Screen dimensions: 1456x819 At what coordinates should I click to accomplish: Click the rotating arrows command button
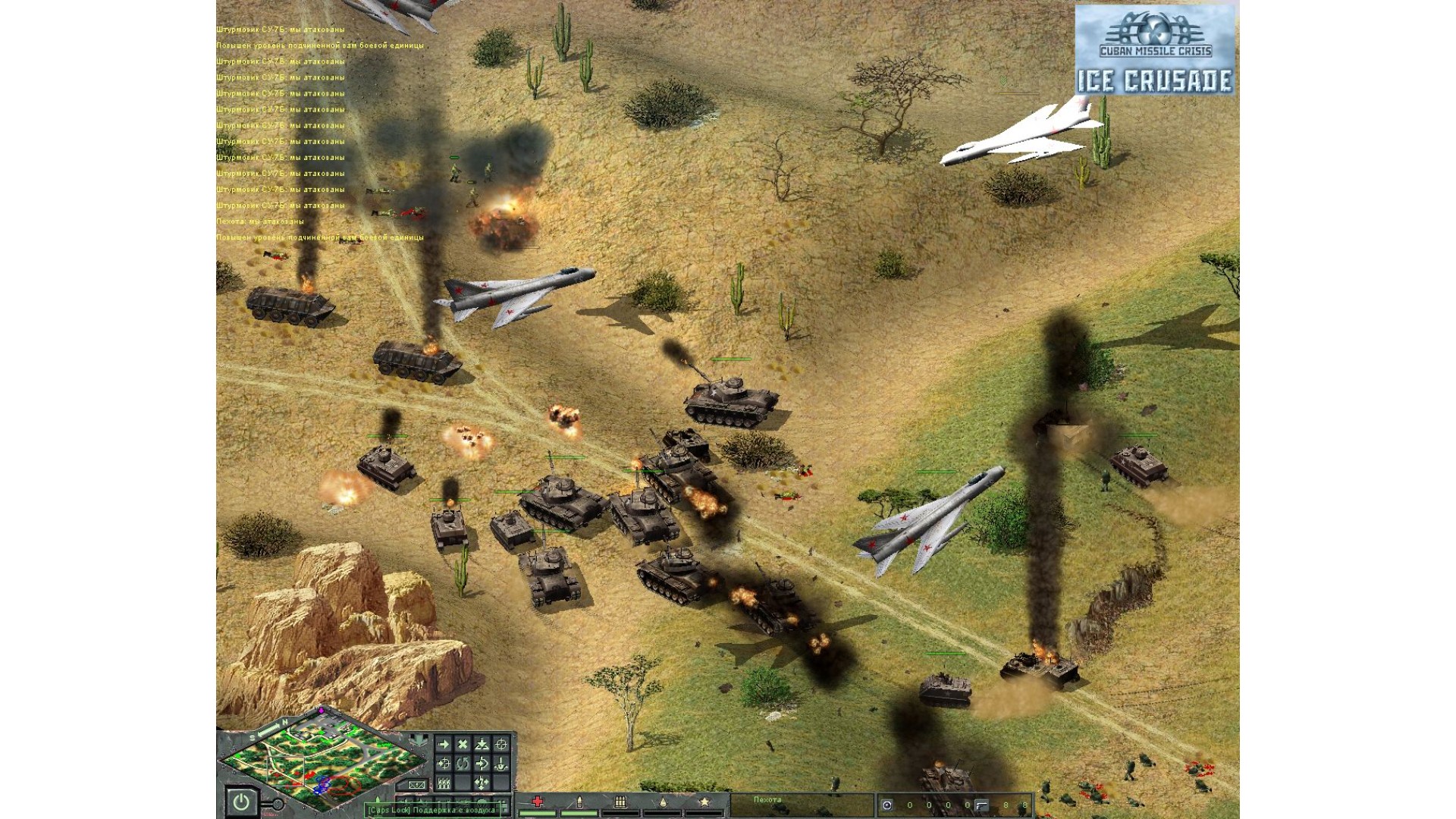463,764
